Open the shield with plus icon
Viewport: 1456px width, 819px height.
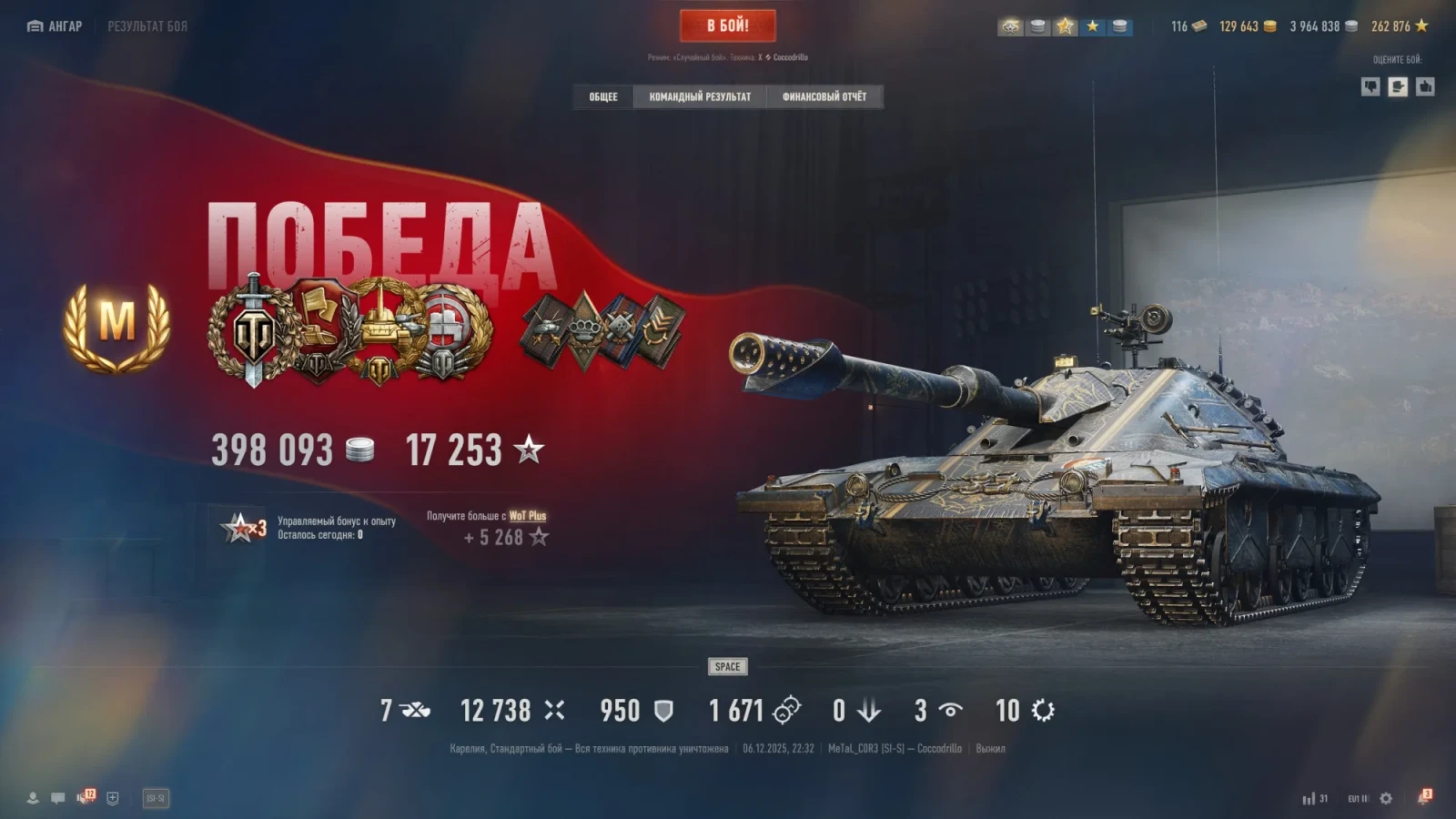113,798
